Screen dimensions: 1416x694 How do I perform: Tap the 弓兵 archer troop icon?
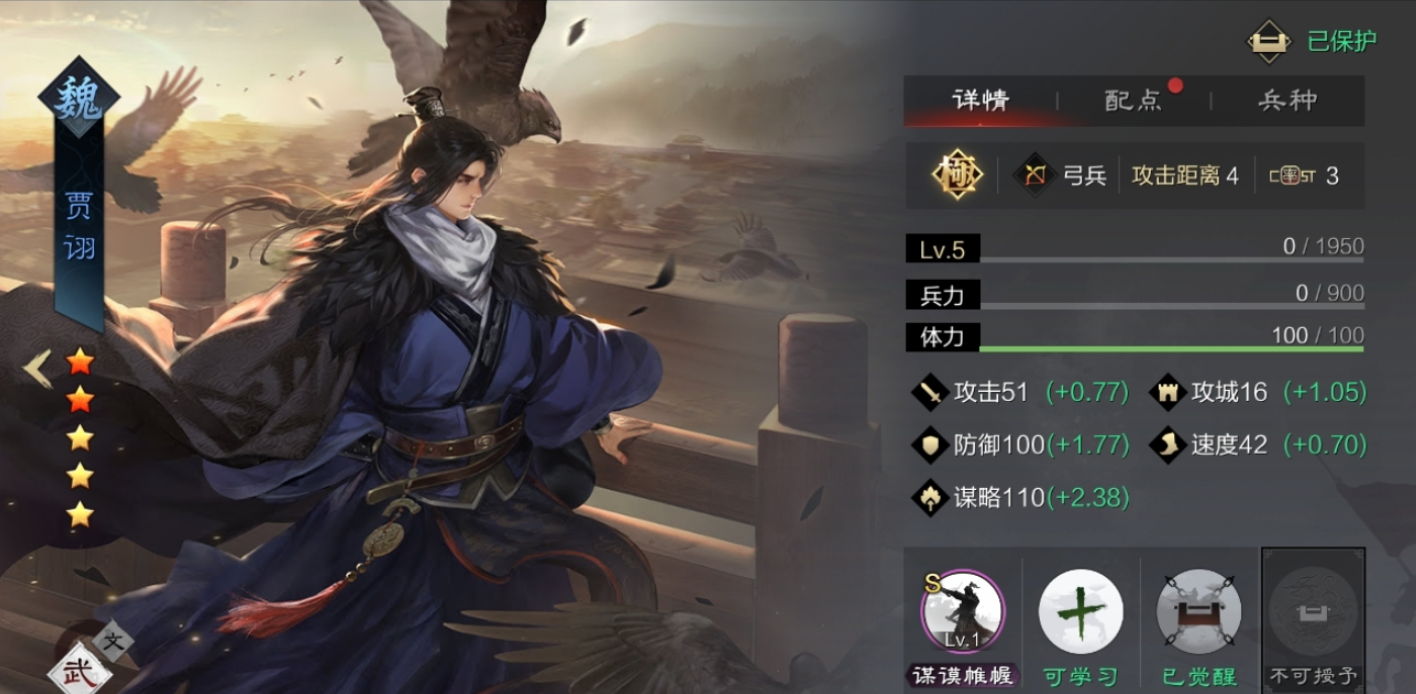(x=1035, y=176)
